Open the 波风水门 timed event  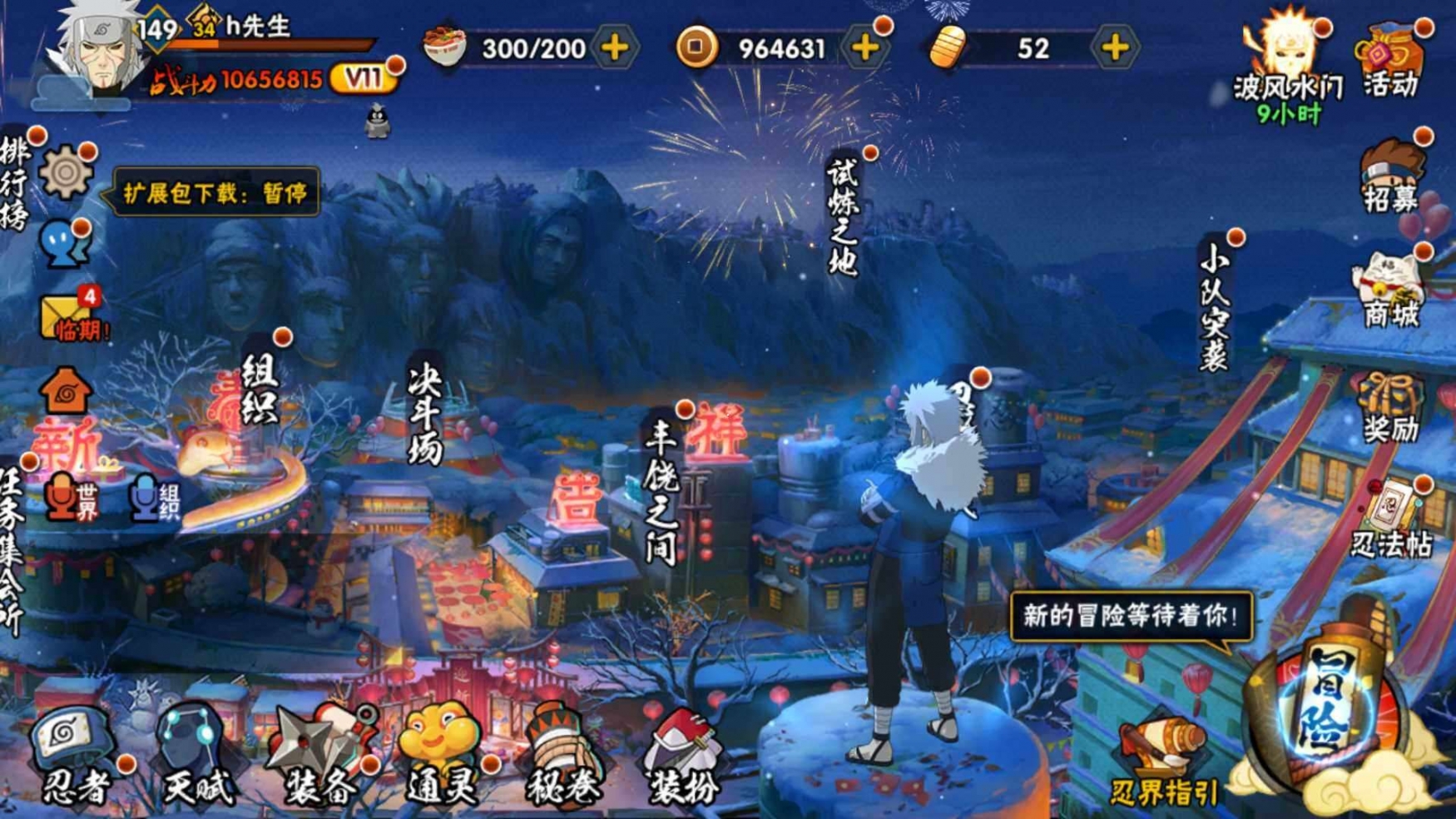(1287, 62)
